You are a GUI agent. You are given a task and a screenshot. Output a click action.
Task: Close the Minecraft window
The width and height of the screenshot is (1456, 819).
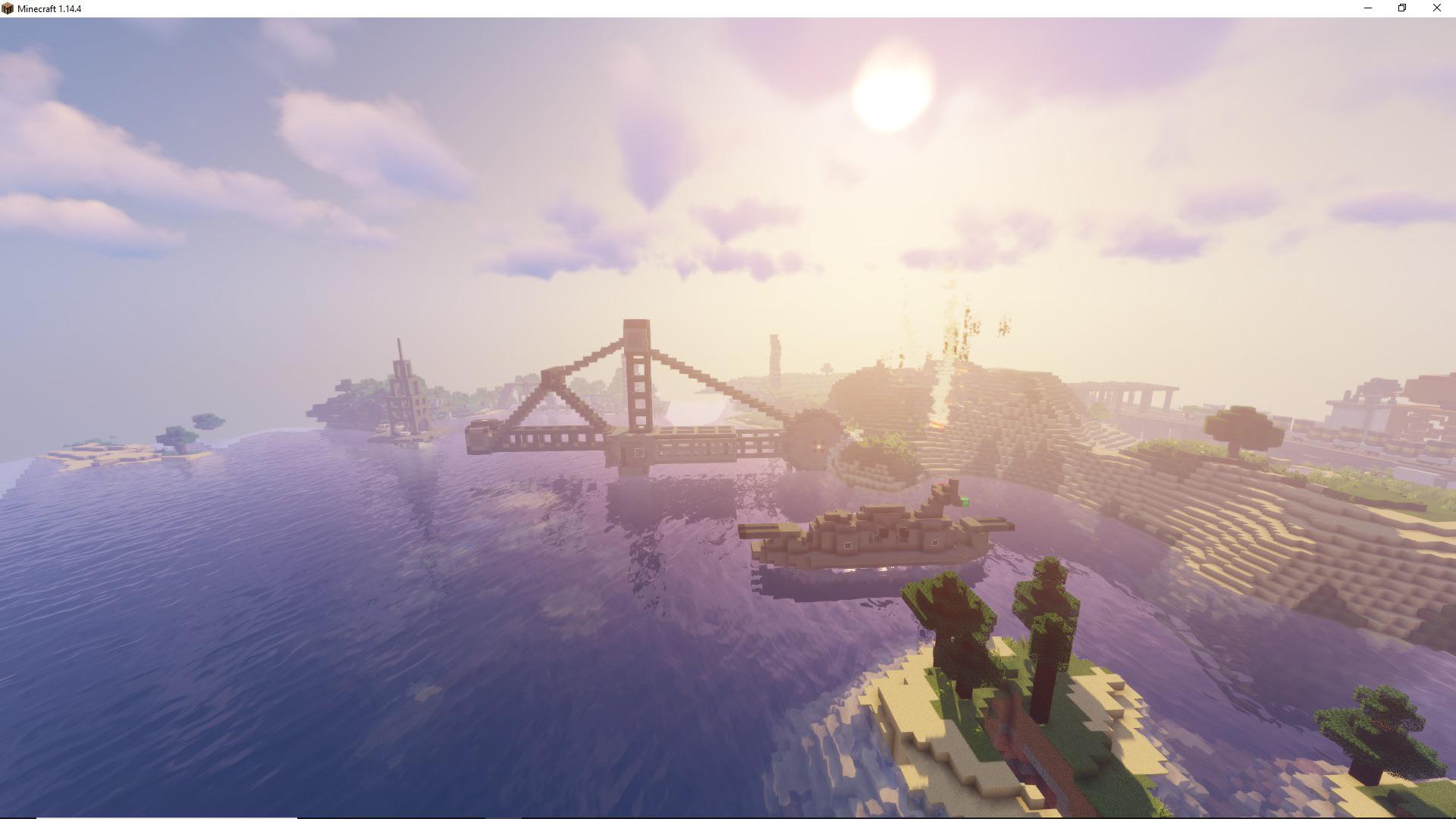tap(1436, 8)
